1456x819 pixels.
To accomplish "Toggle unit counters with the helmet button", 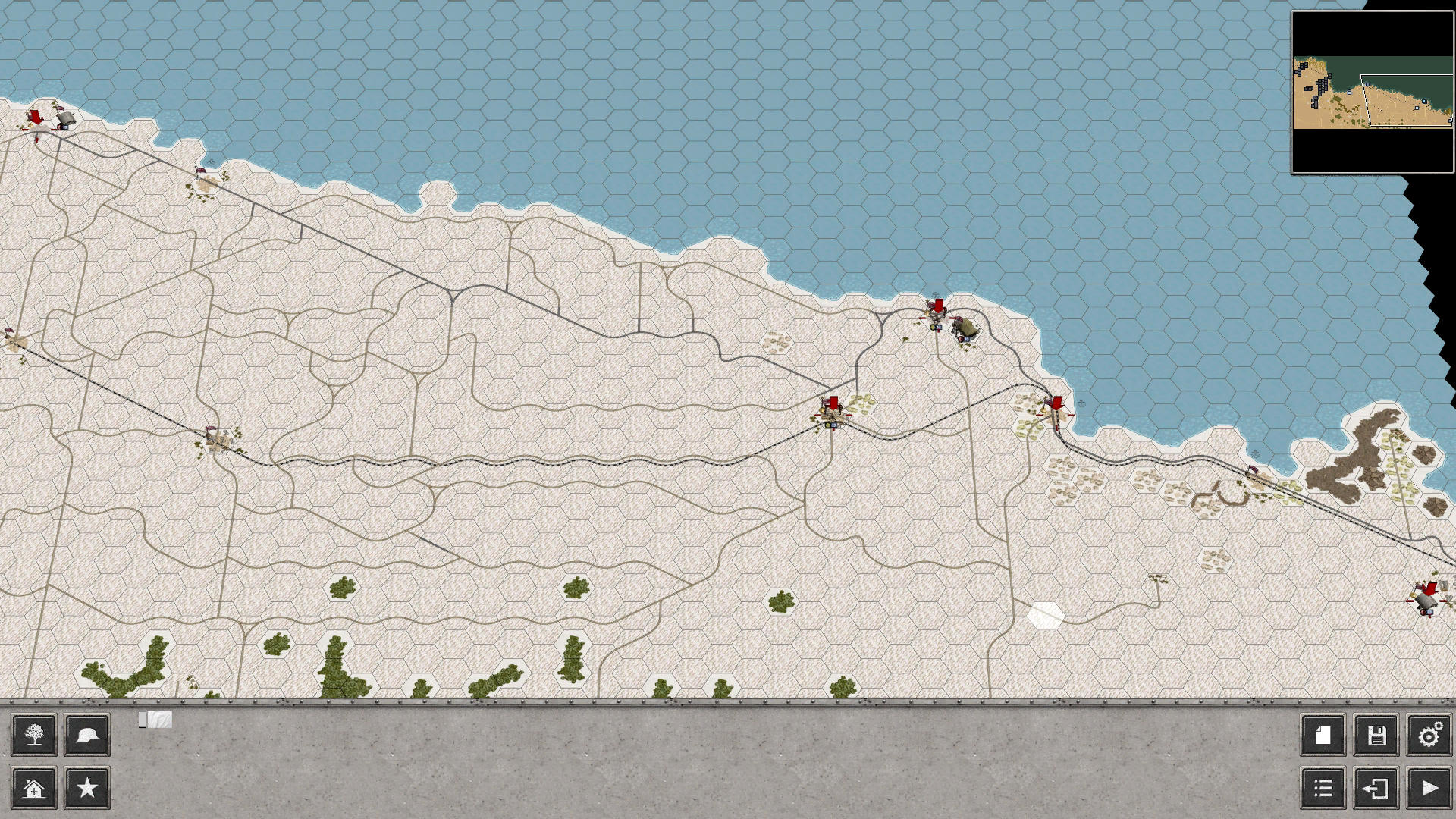I will tap(86, 735).
